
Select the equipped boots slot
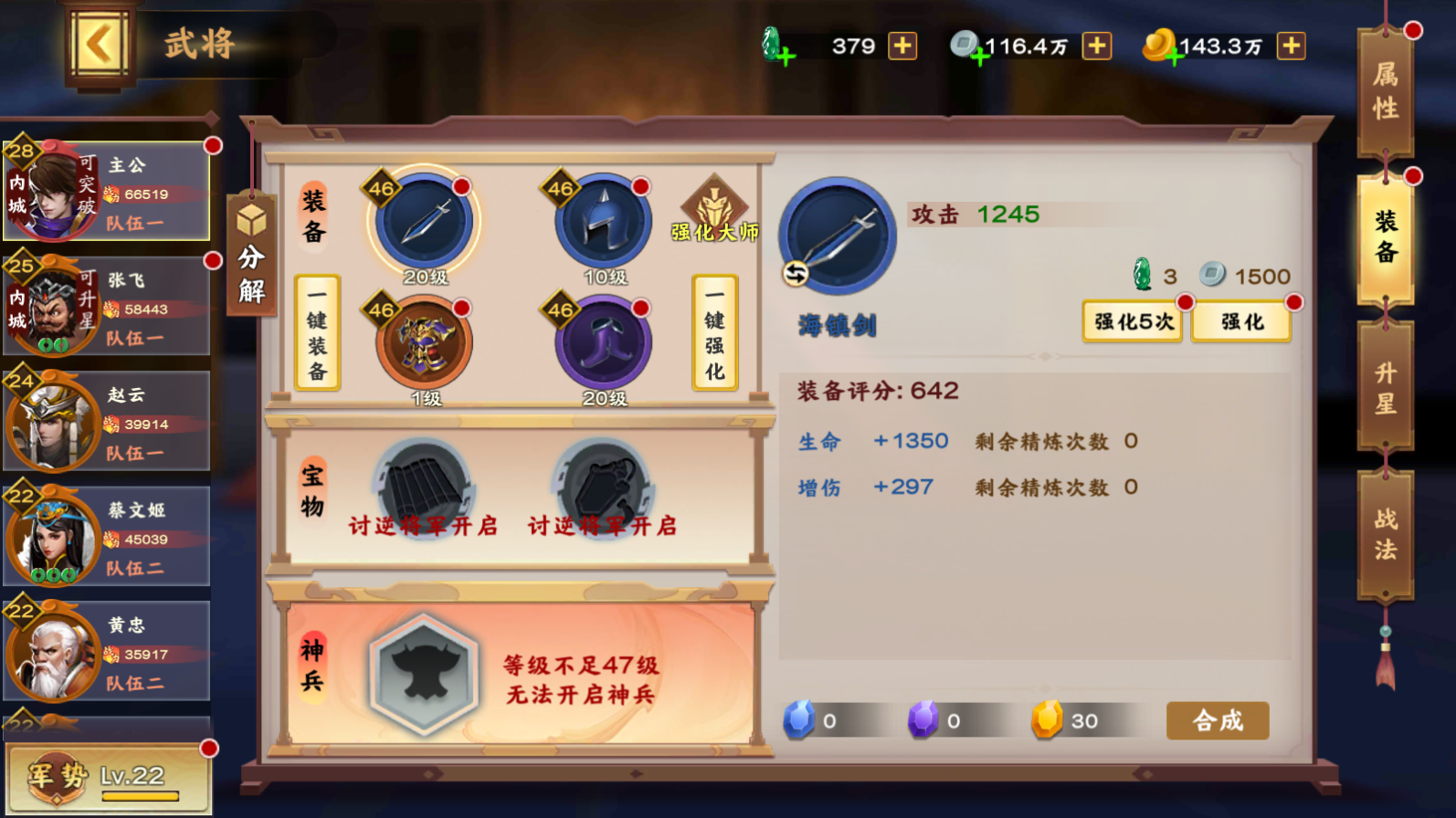coord(603,344)
